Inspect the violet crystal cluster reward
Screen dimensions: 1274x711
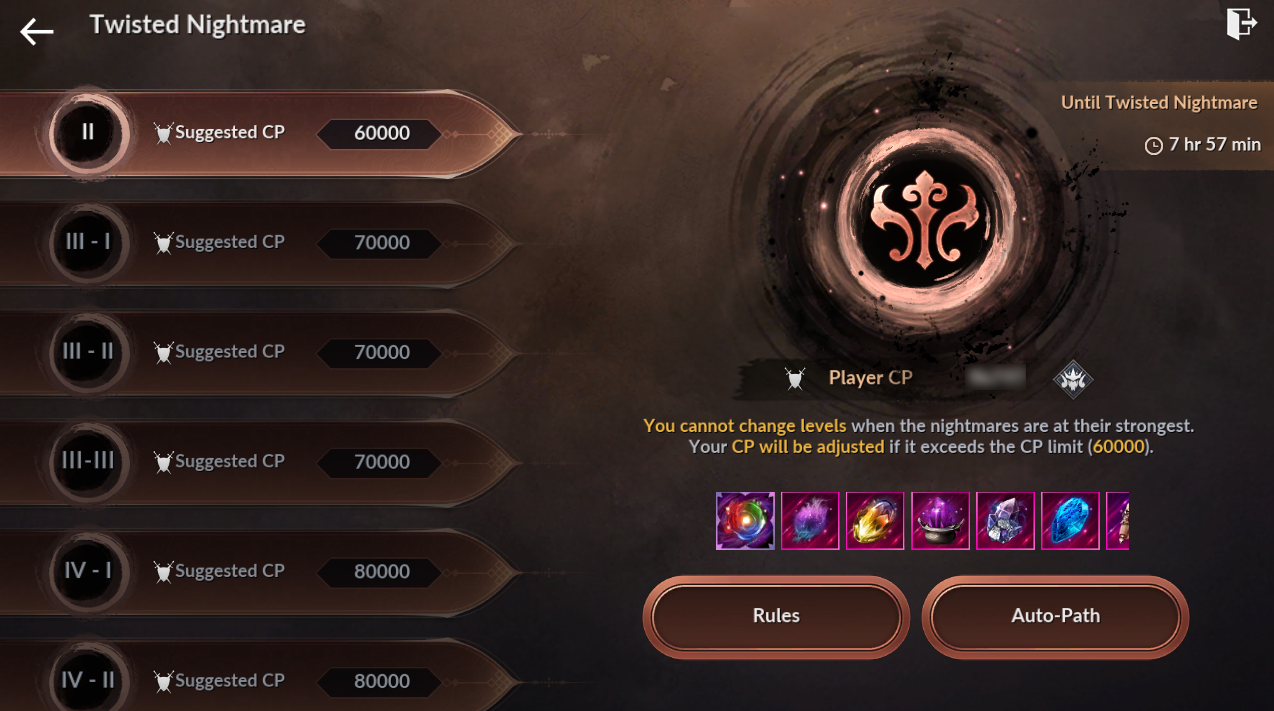click(x=1005, y=521)
